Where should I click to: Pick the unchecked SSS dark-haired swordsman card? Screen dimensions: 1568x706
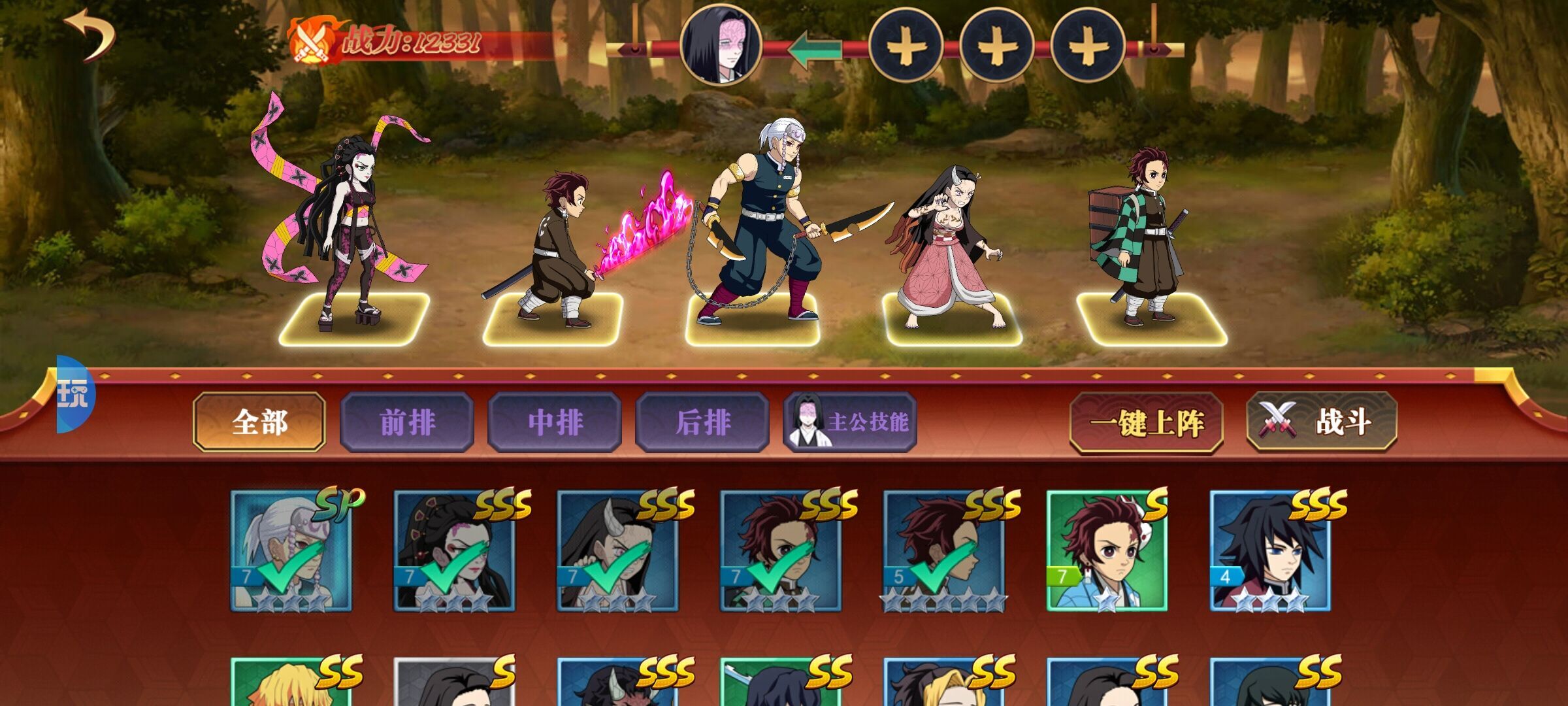pyautogui.click(x=1270, y=551)
